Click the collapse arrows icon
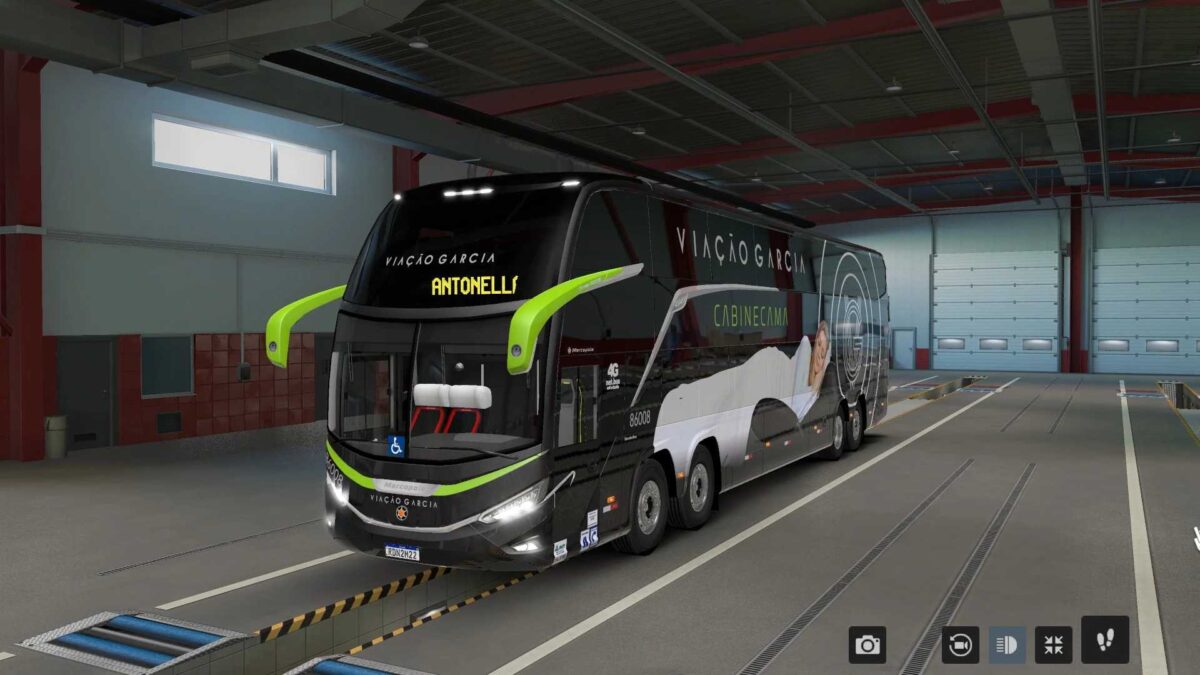 1053,645
